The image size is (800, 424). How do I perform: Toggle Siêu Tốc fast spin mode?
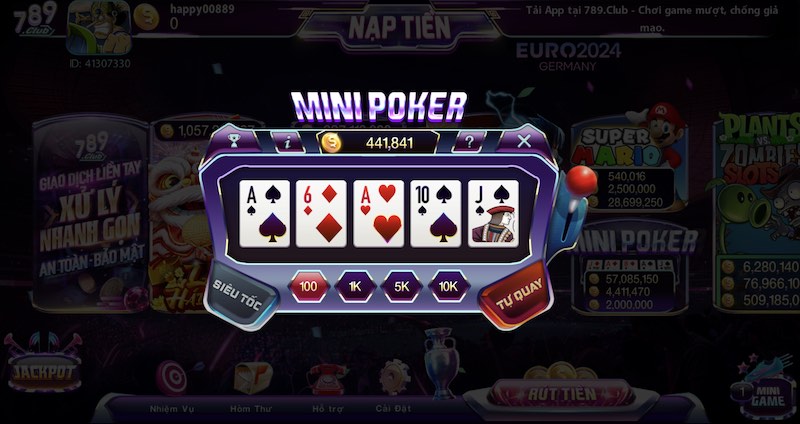[239, 289]
